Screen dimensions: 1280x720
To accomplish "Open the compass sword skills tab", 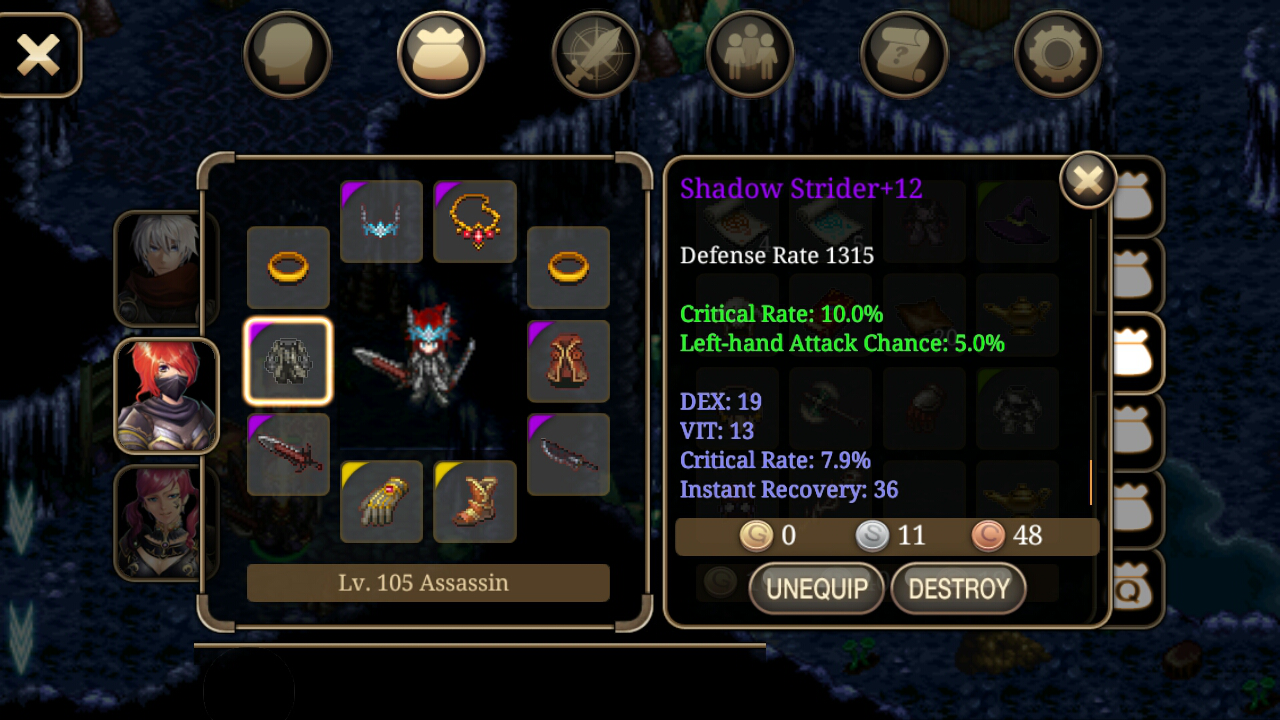I will [x=595, y=54].
